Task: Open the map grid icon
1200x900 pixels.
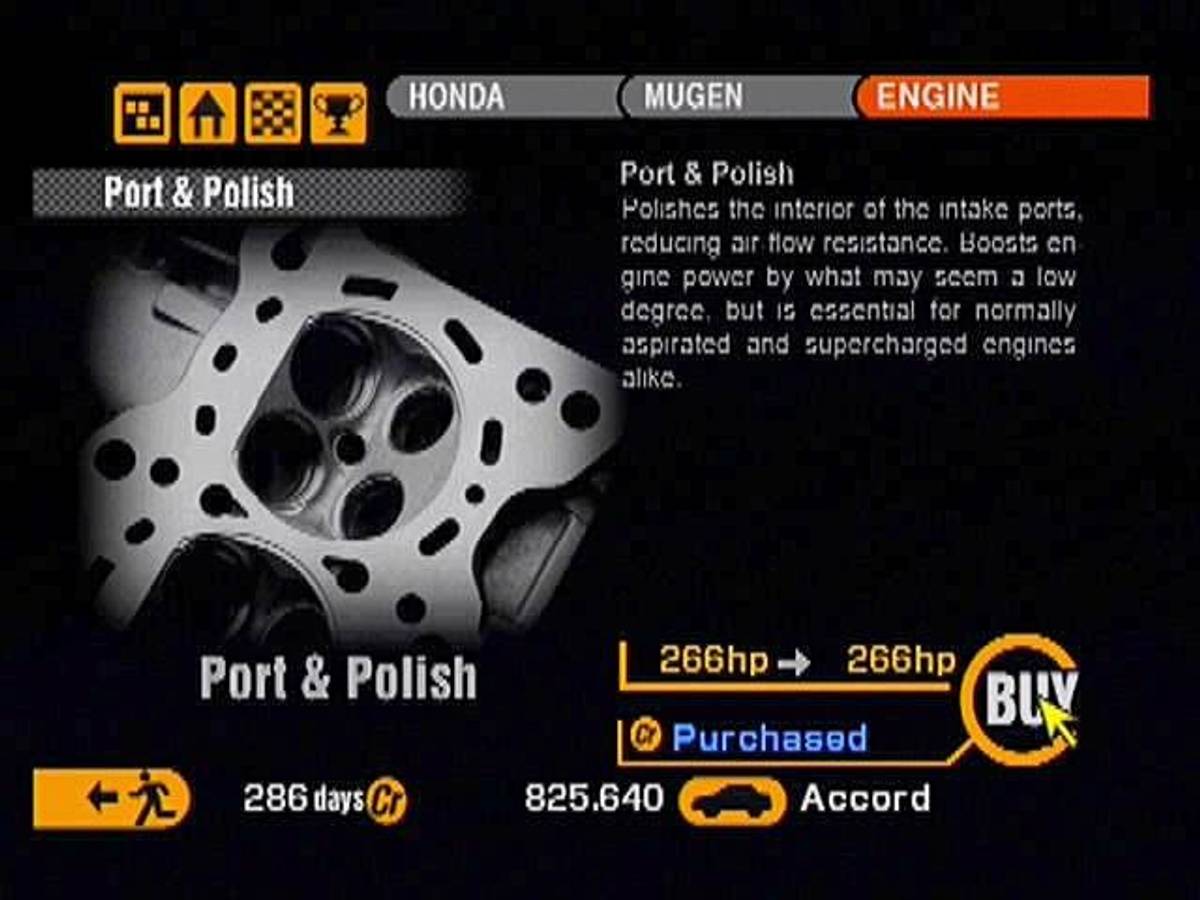Action: pyautogui.click(x=142, y=113)
